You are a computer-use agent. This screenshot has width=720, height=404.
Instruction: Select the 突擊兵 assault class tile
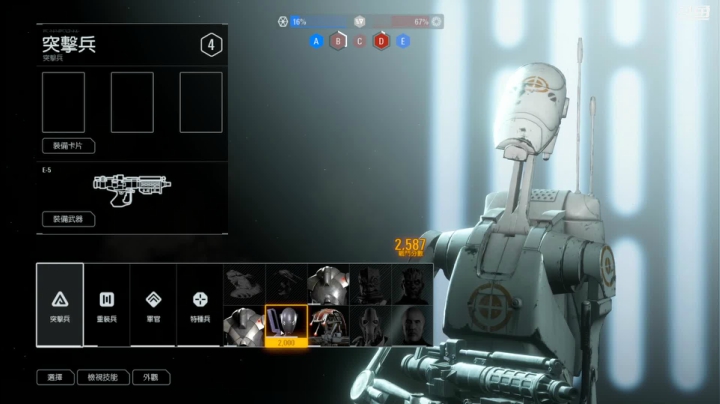click(60, 304)
